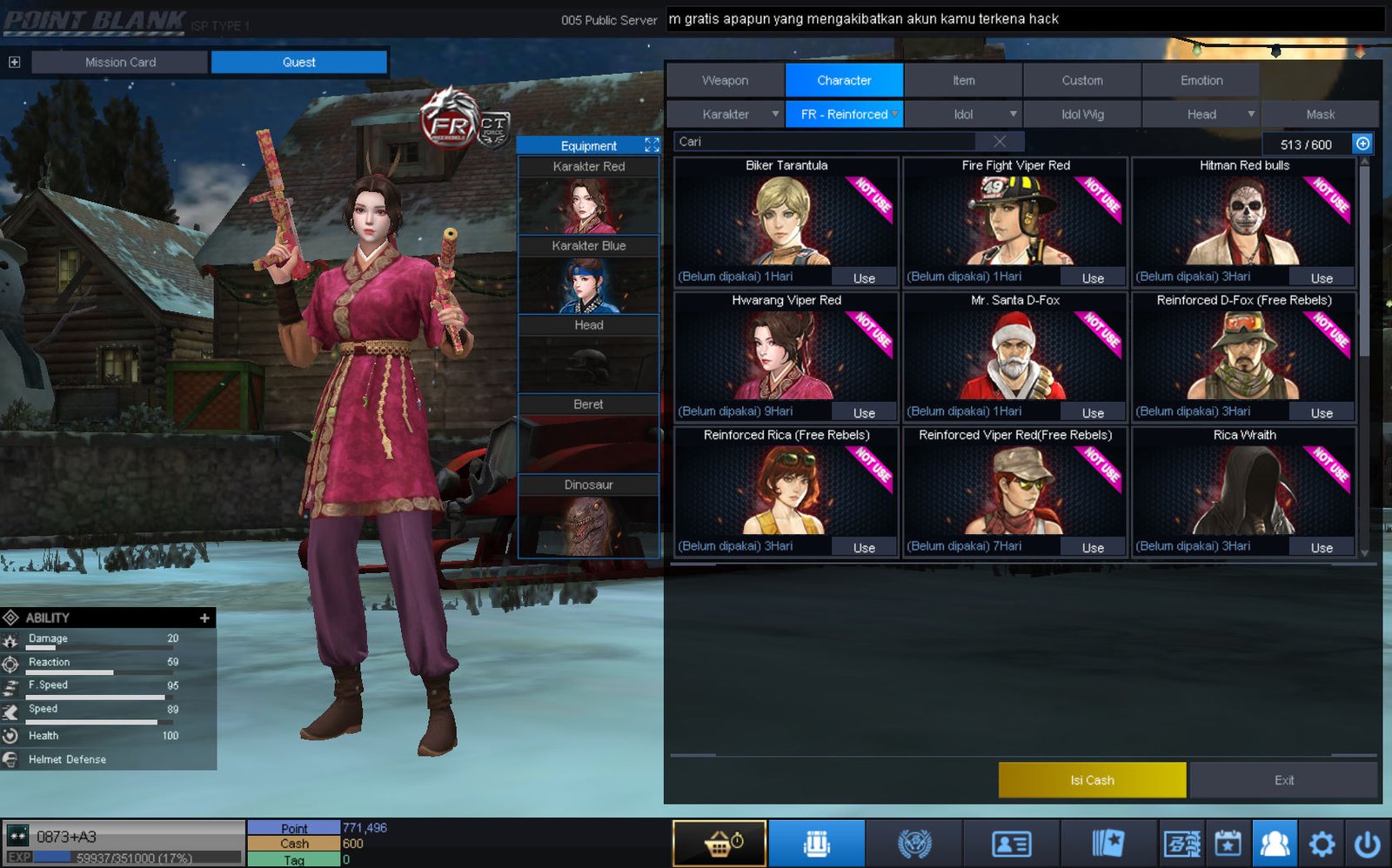Screen dimensions: 1392x868
Task: Select the Rica Wraith character card
Action: (x=1244, y=487)
